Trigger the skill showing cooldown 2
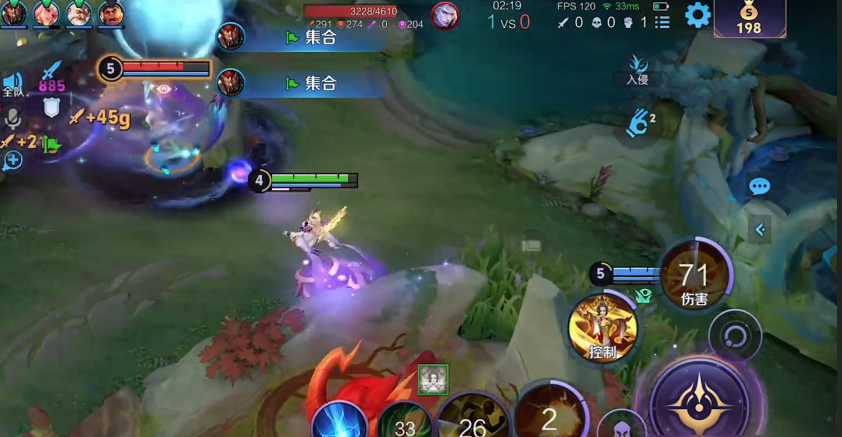The height and width of the screenshot is (437, 842). click(x=549, y=414)
